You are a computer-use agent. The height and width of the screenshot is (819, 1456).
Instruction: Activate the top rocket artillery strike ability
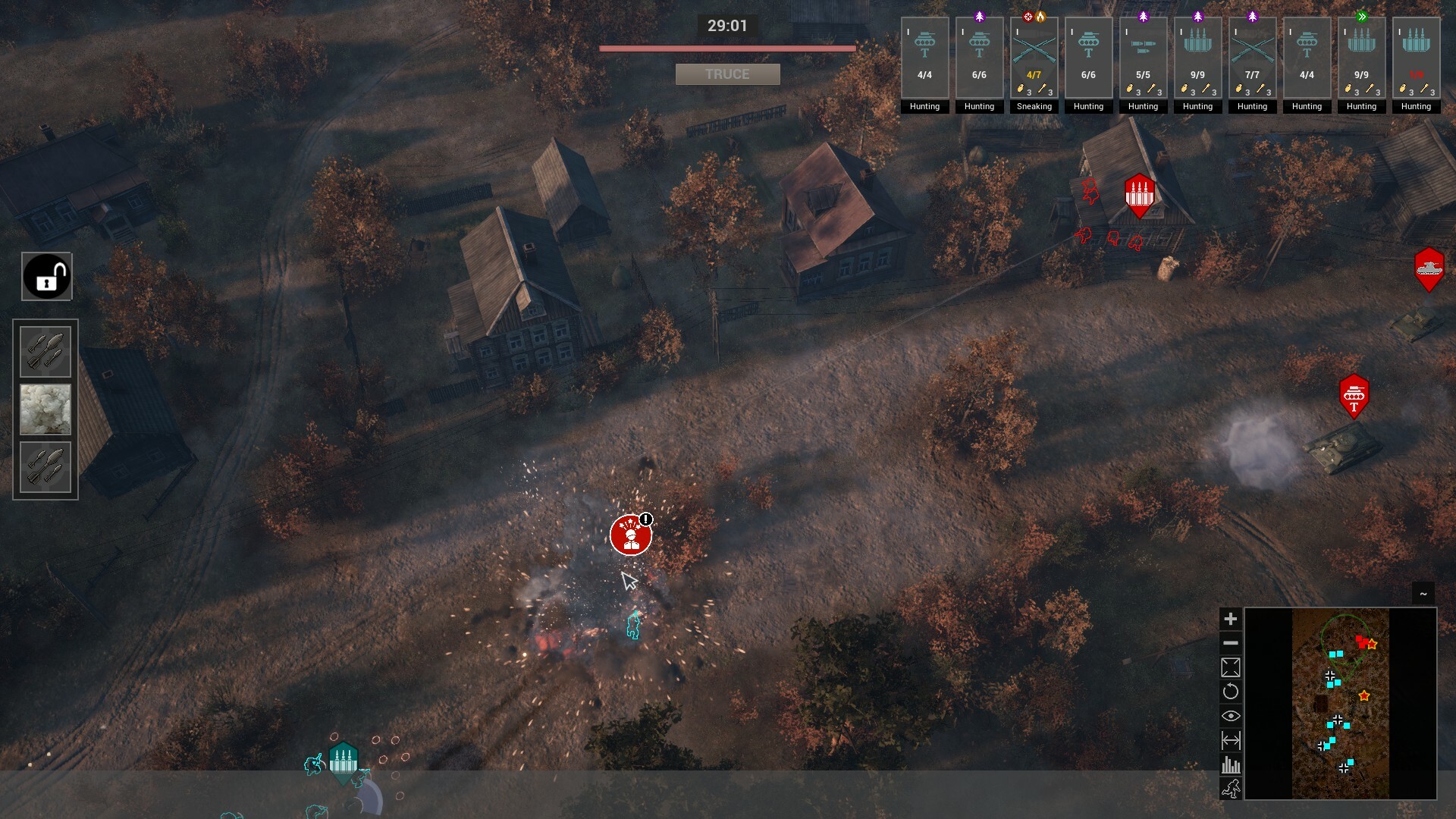pyautogui.click(x=45, y=350)
